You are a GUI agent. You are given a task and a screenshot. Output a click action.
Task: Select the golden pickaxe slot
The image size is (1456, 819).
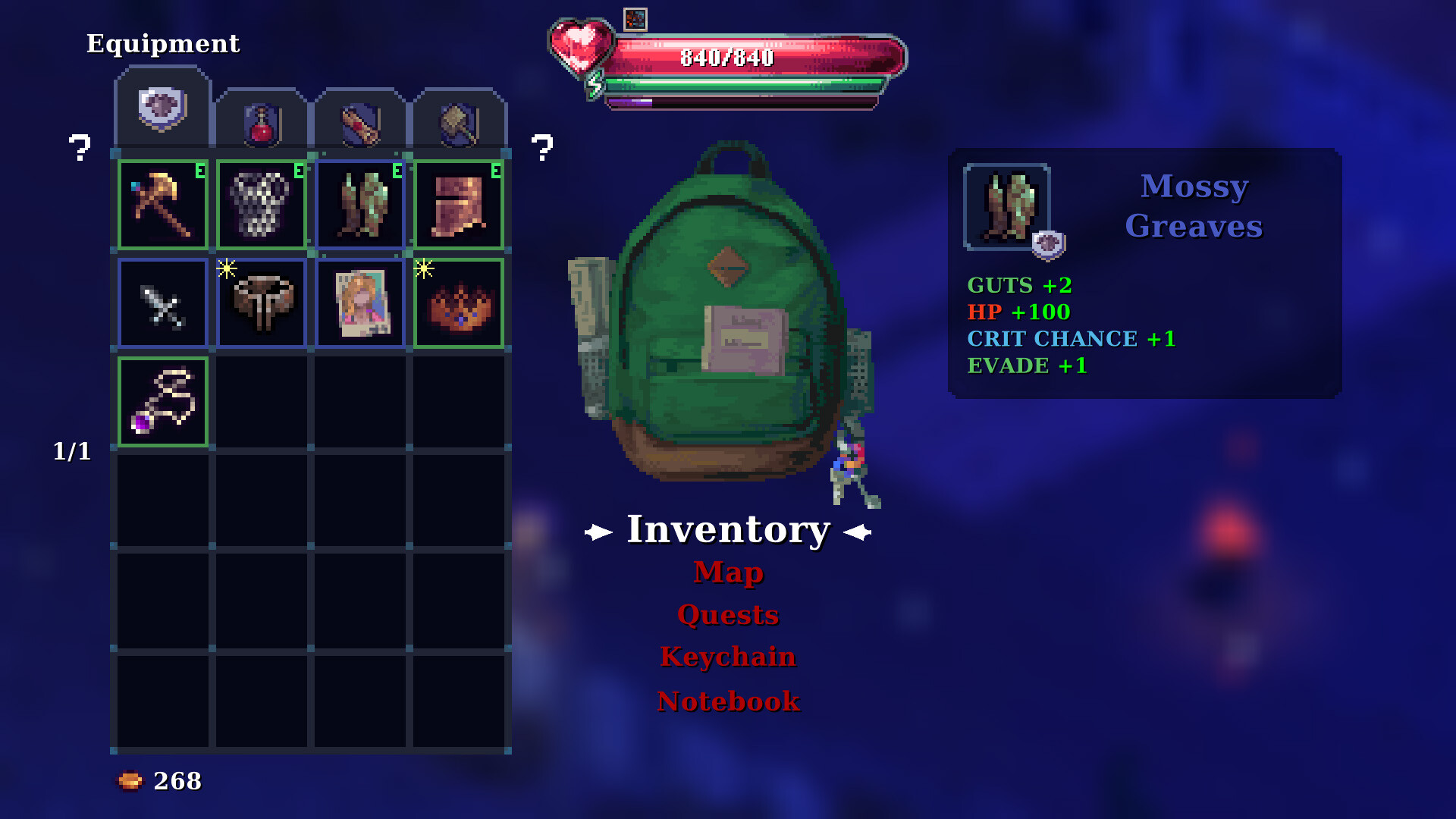(x=163, y=205)
